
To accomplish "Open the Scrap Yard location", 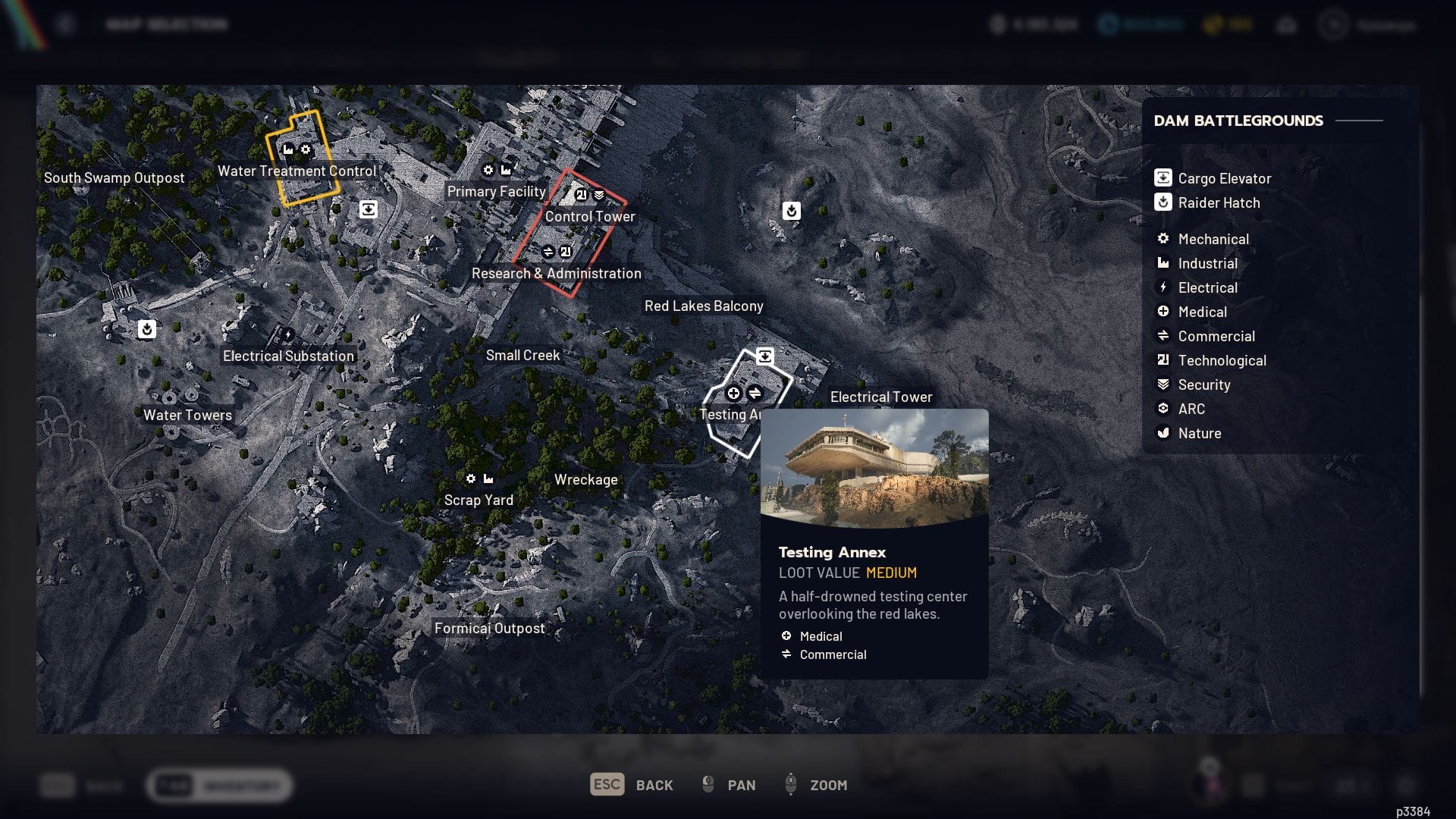I will [x=479, y=500].
